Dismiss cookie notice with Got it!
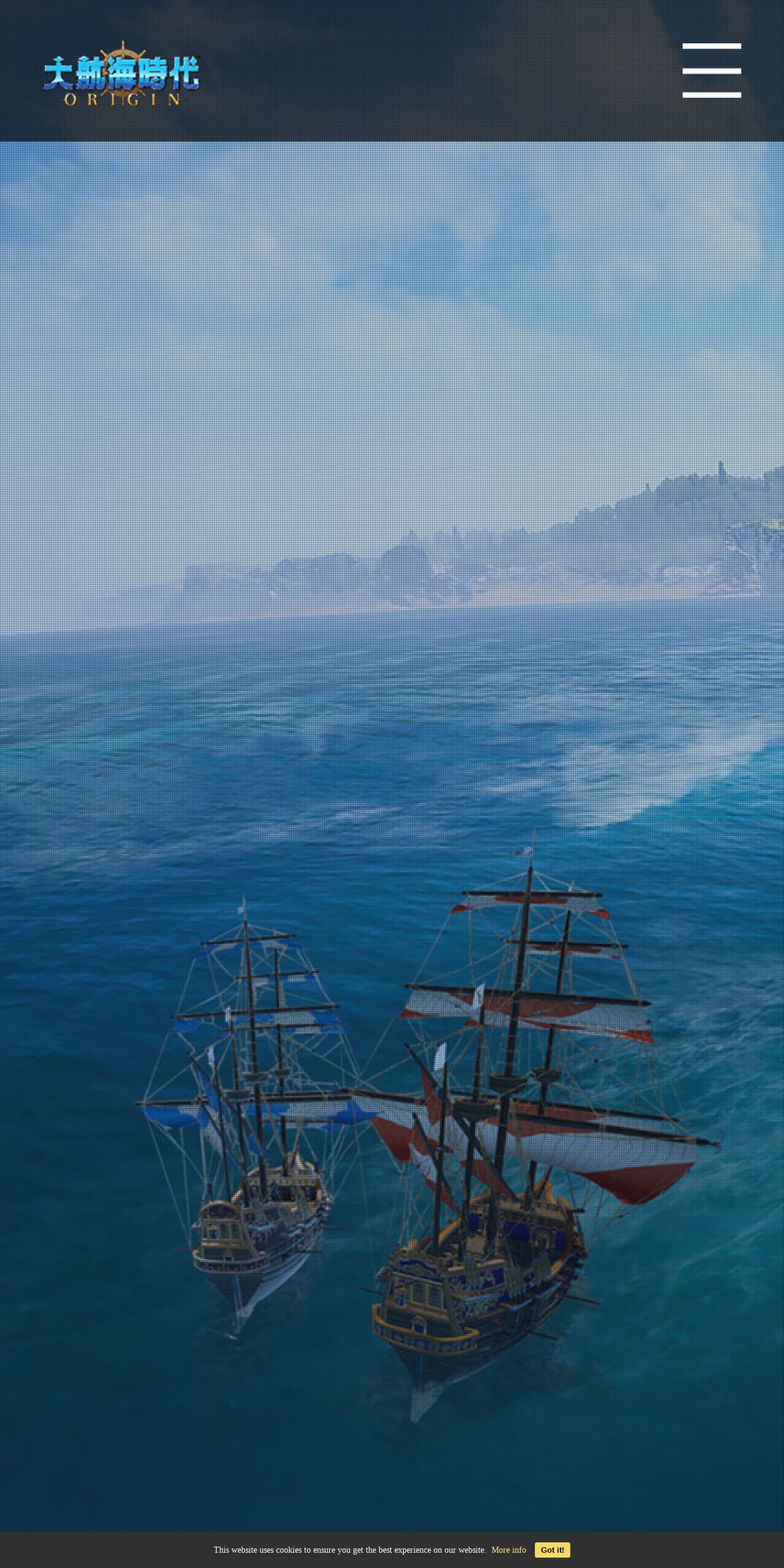 [x=552, y=1550]
